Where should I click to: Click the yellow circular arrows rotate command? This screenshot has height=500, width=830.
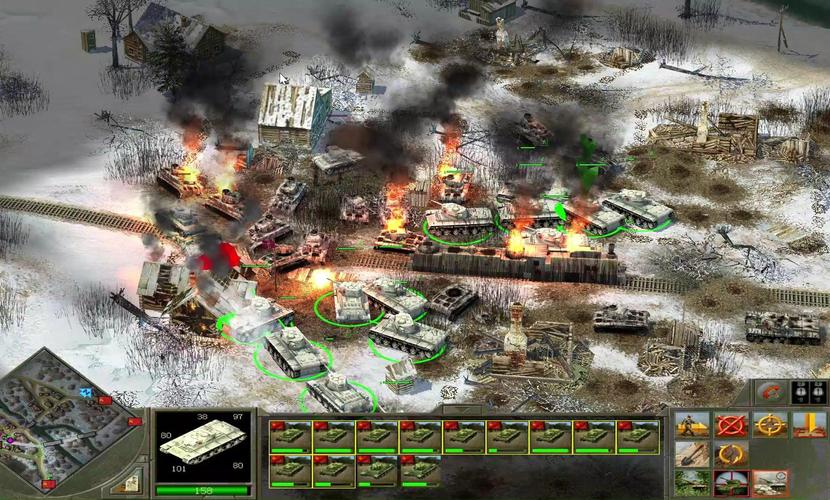731,455
